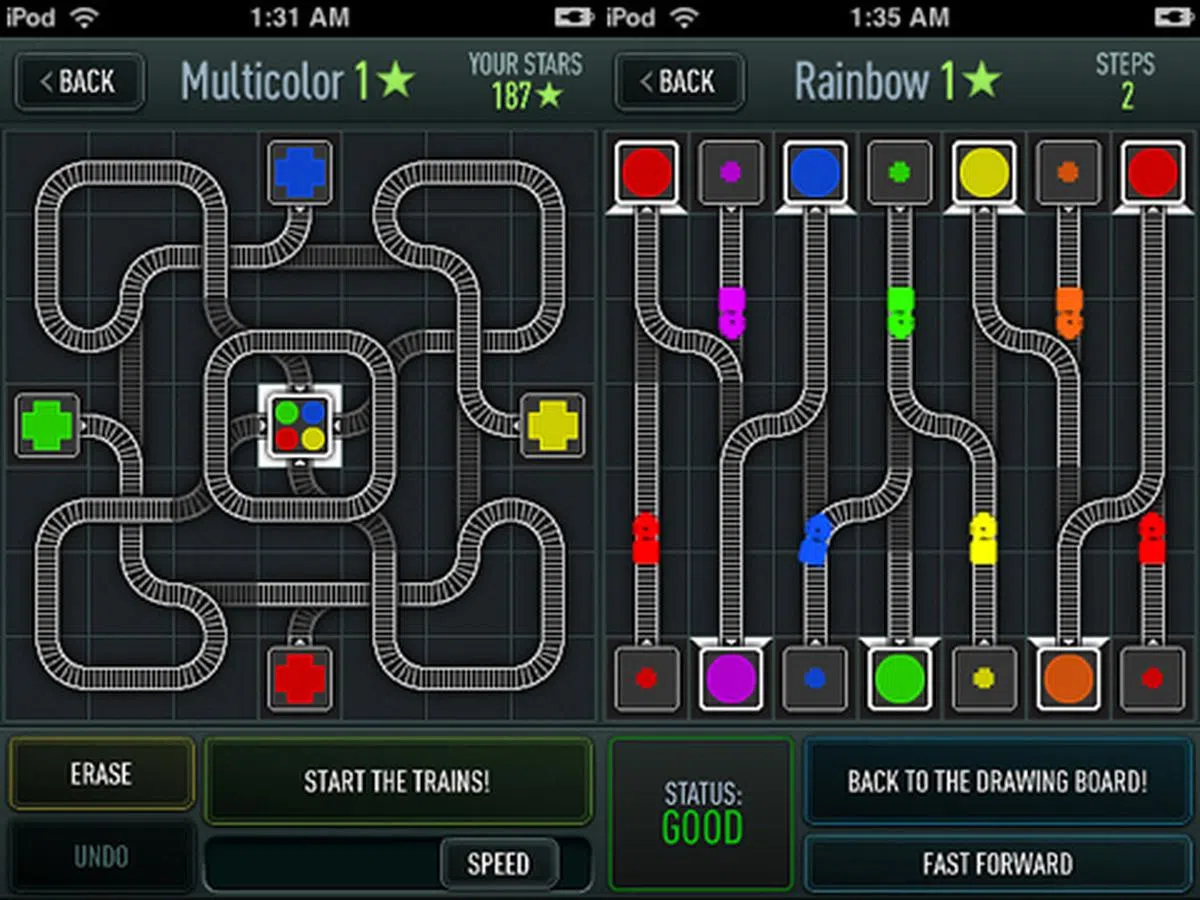Fast forward the train simulation
Screen dimensions: 1200x900
pyautogui.click(x=997, y=863)
